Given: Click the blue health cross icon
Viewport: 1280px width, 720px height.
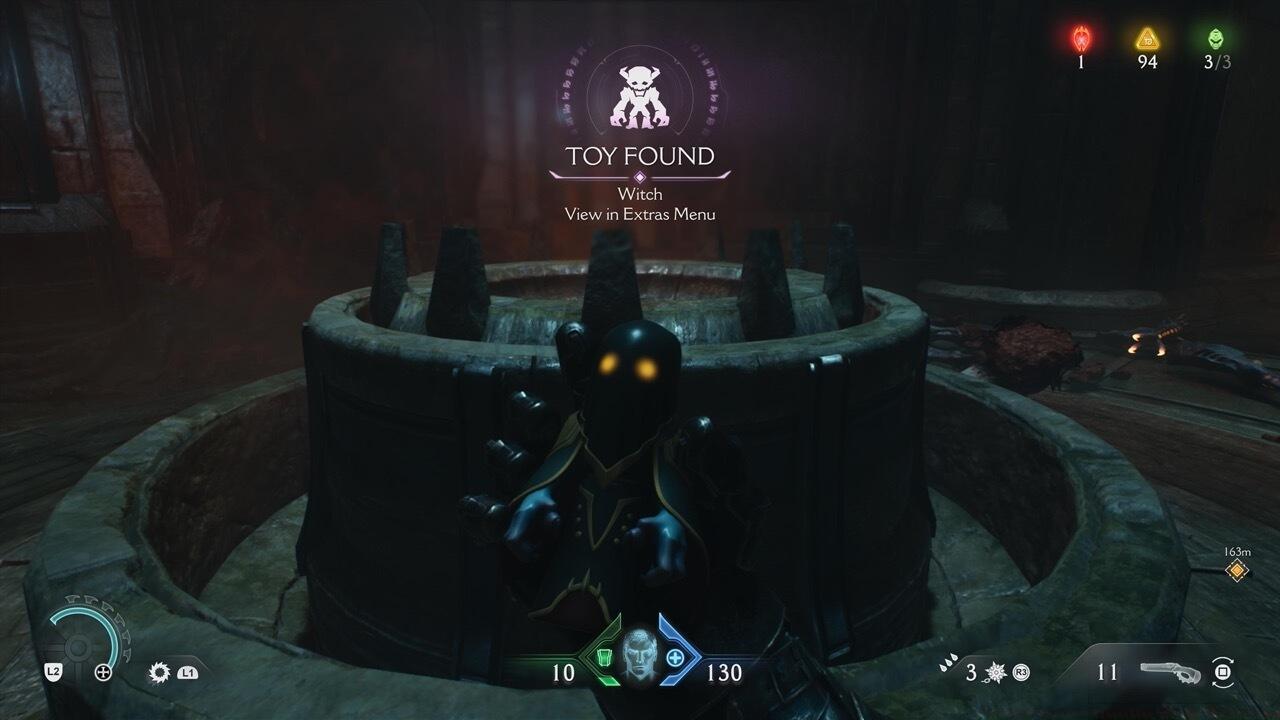Looking at the screenshot, I should (675, 658).
